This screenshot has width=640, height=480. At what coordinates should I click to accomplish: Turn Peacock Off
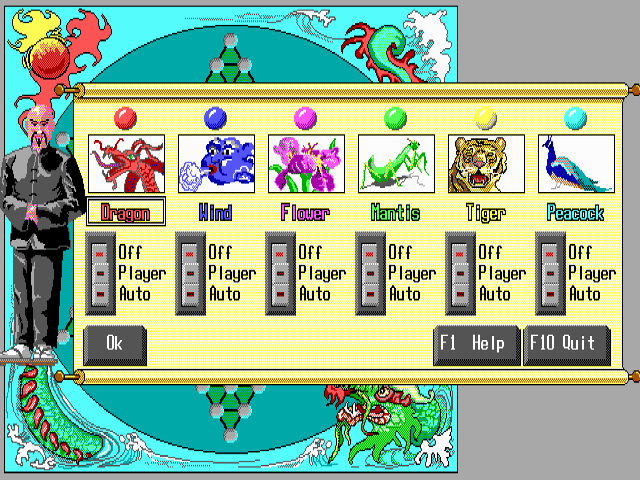point(550,253)
